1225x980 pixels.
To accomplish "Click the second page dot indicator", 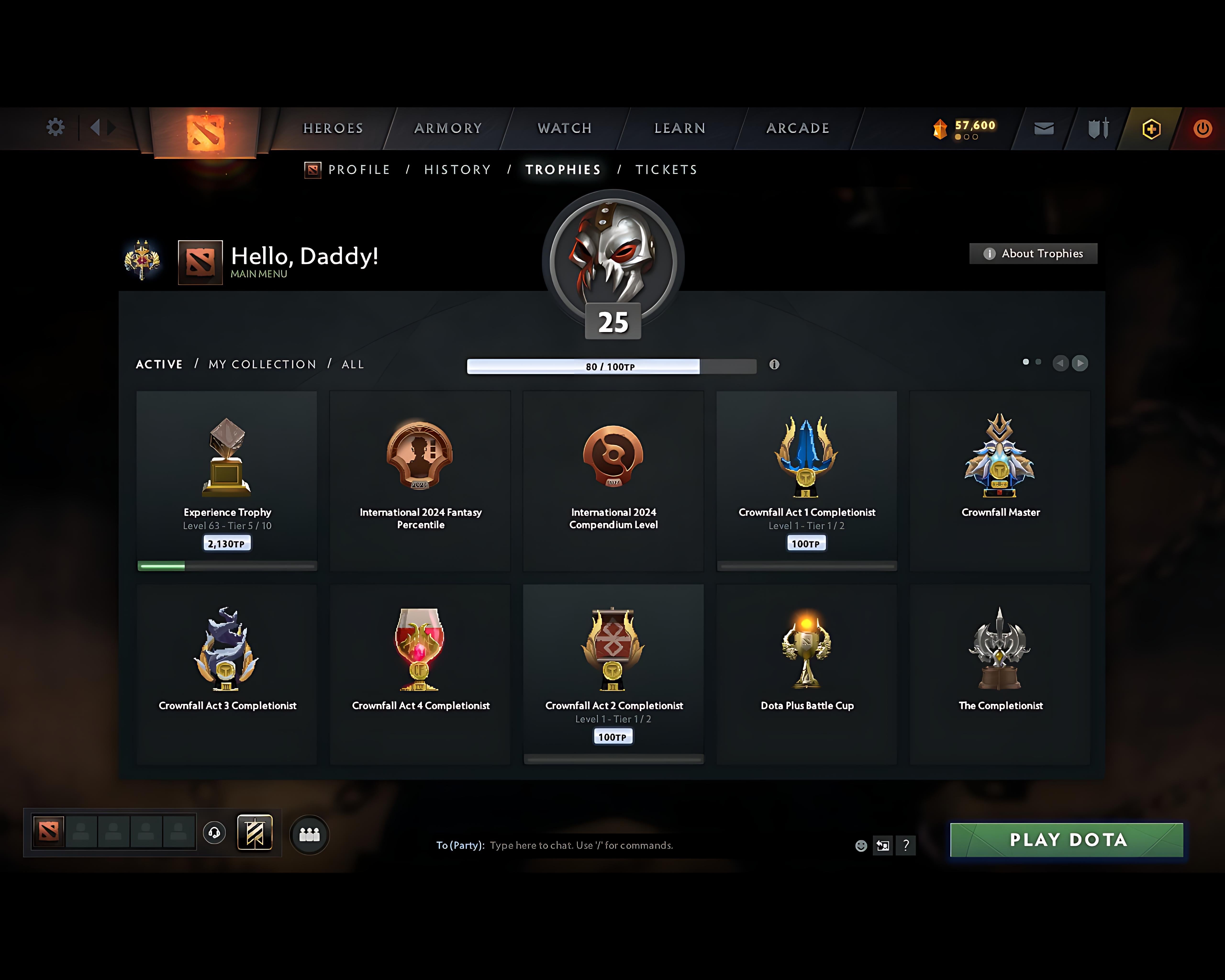I will click(1039, 362).
